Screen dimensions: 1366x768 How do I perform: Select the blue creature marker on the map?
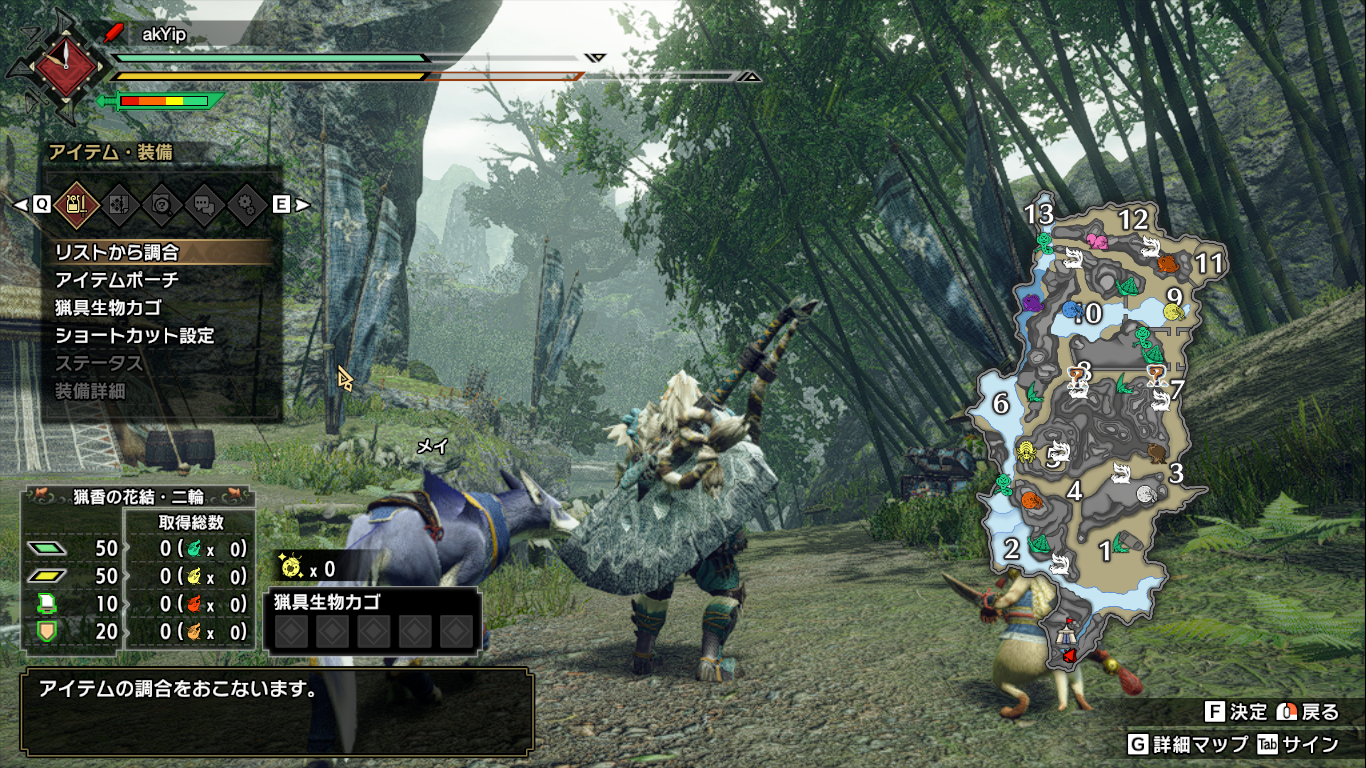pyautogui.click(x=1071, y=310)
